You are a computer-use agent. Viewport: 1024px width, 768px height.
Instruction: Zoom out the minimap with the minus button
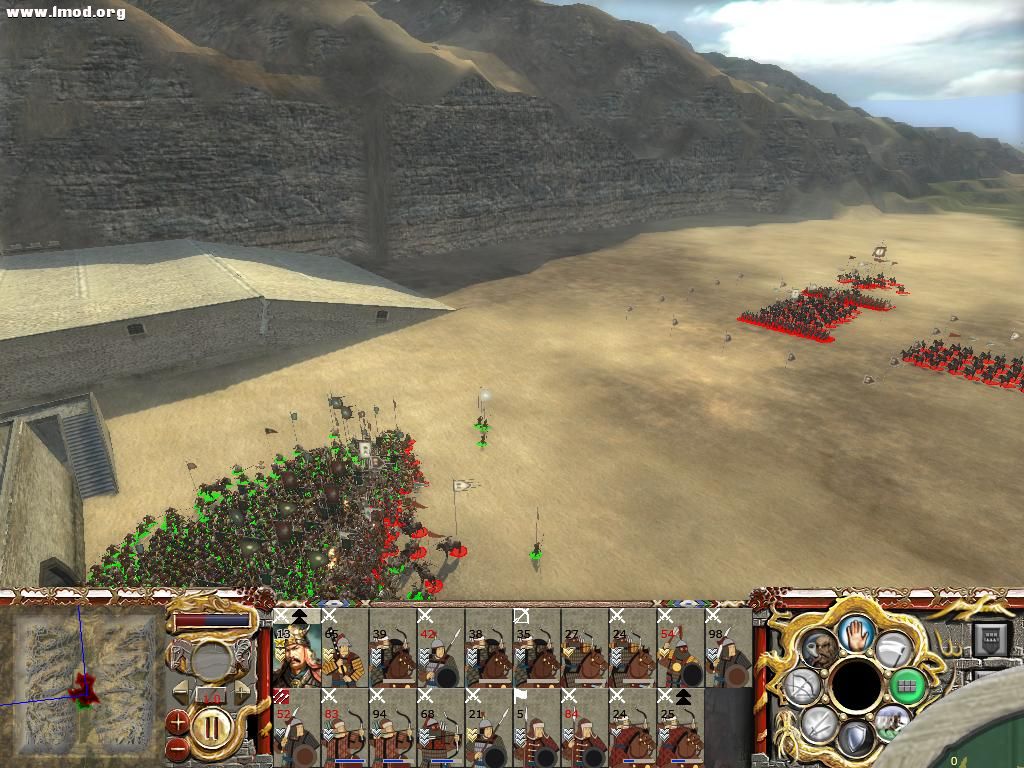click(x=178, y=746)
